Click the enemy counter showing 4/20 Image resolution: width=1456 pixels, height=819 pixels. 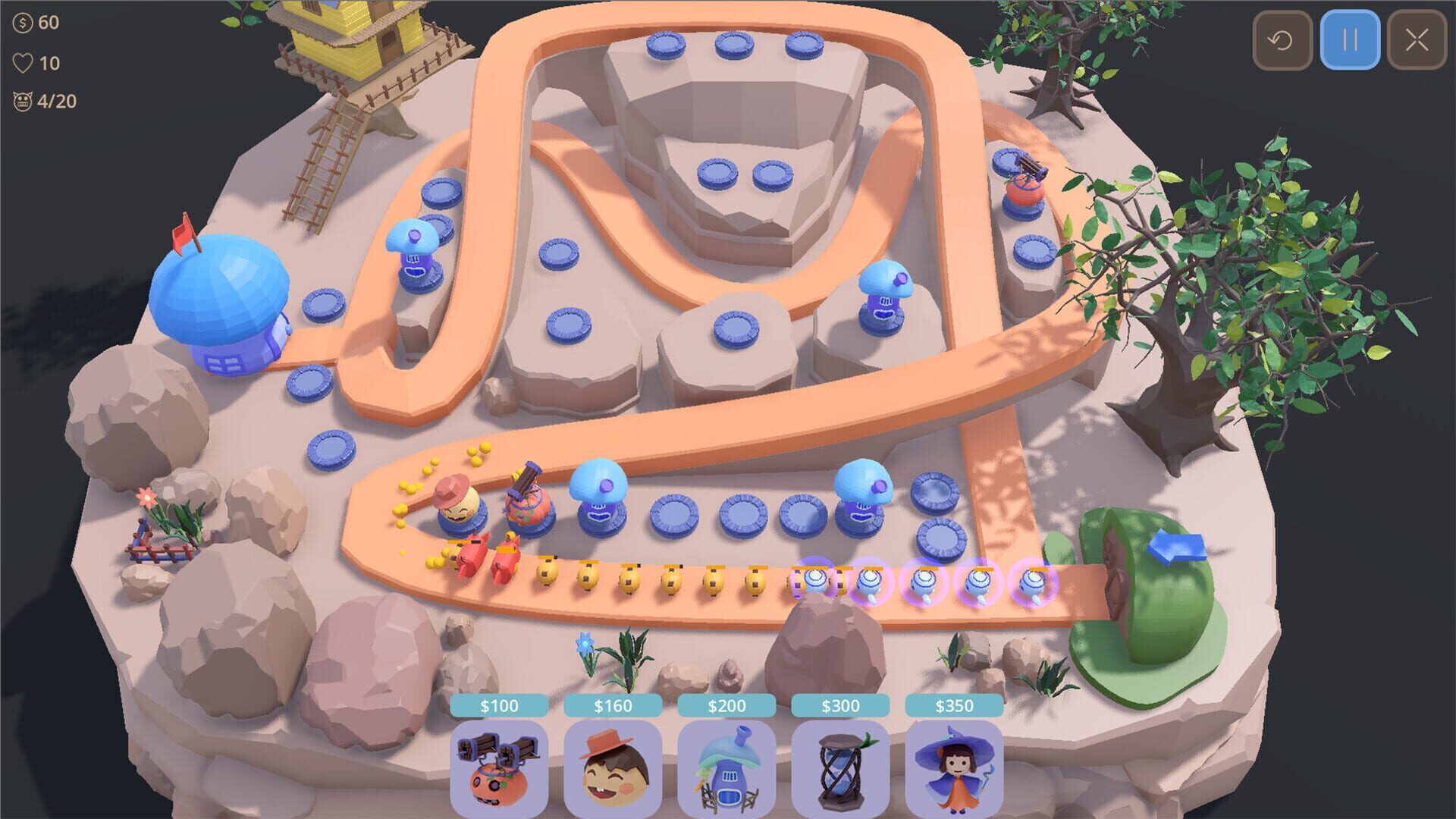pos(23,99)
